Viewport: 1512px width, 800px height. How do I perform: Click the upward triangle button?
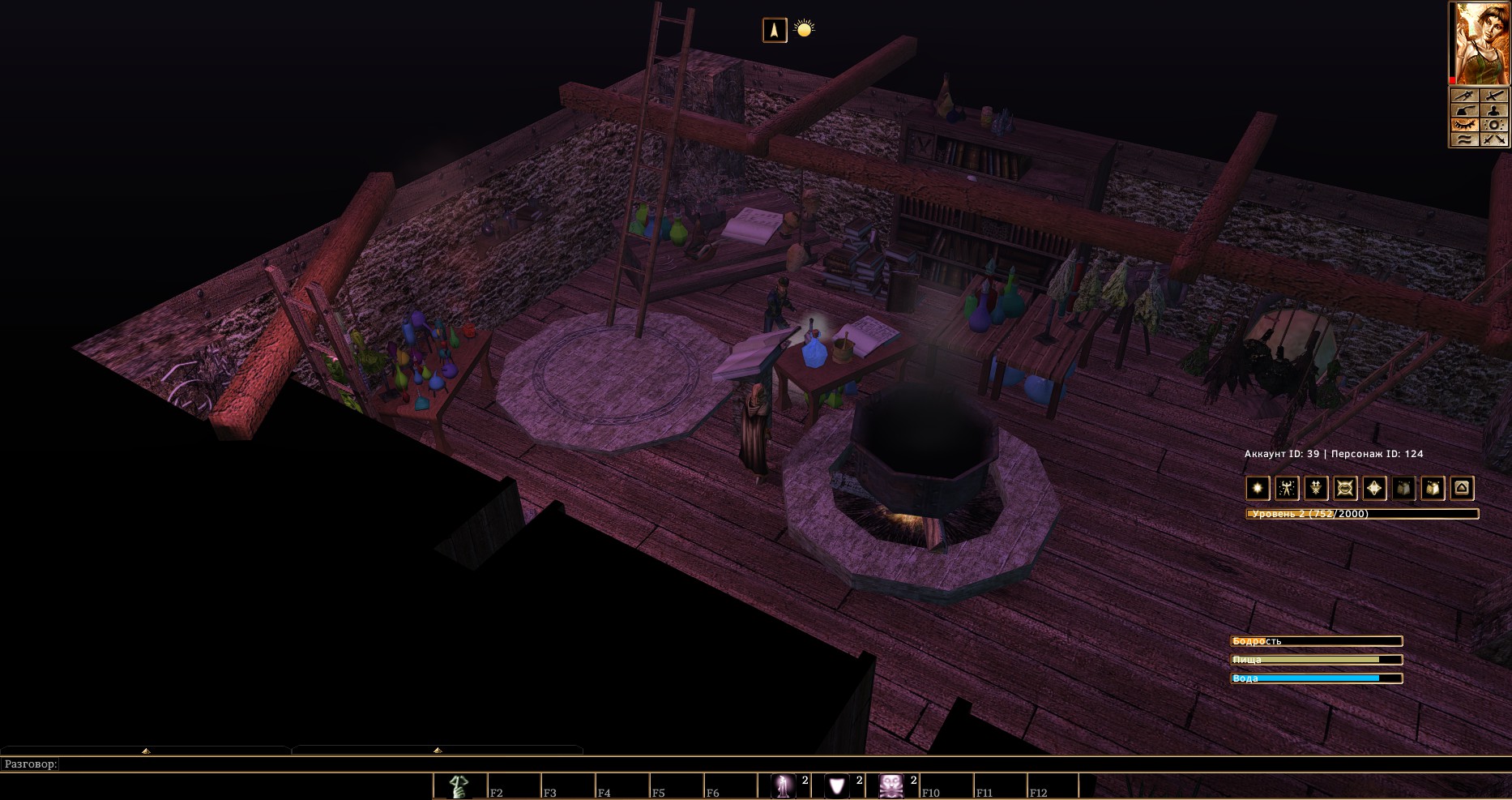click(1462, 488)
